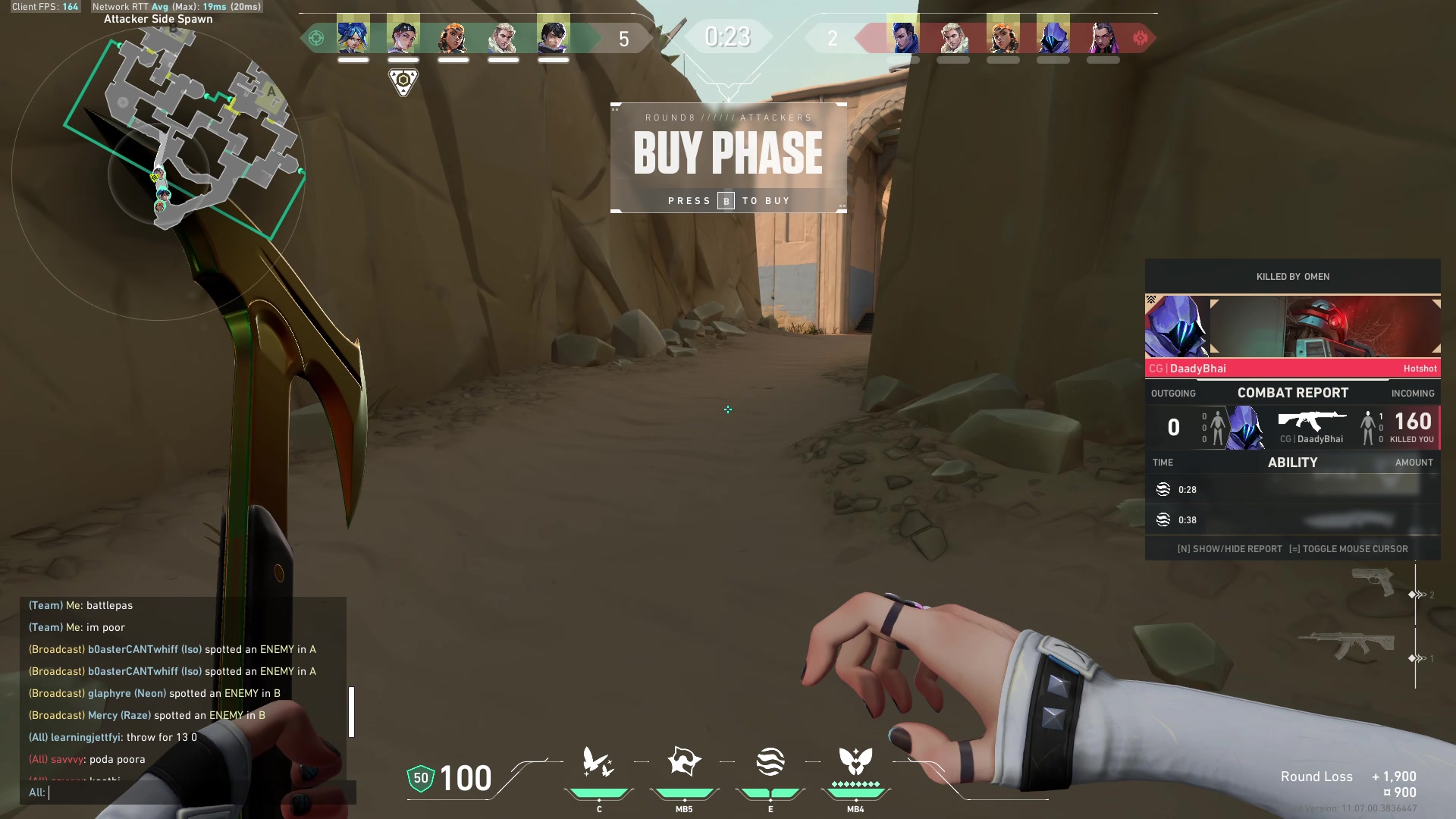The image size is (1456, 819).
Task: Select allied Iso's portrait
Action: coord(553,37)
